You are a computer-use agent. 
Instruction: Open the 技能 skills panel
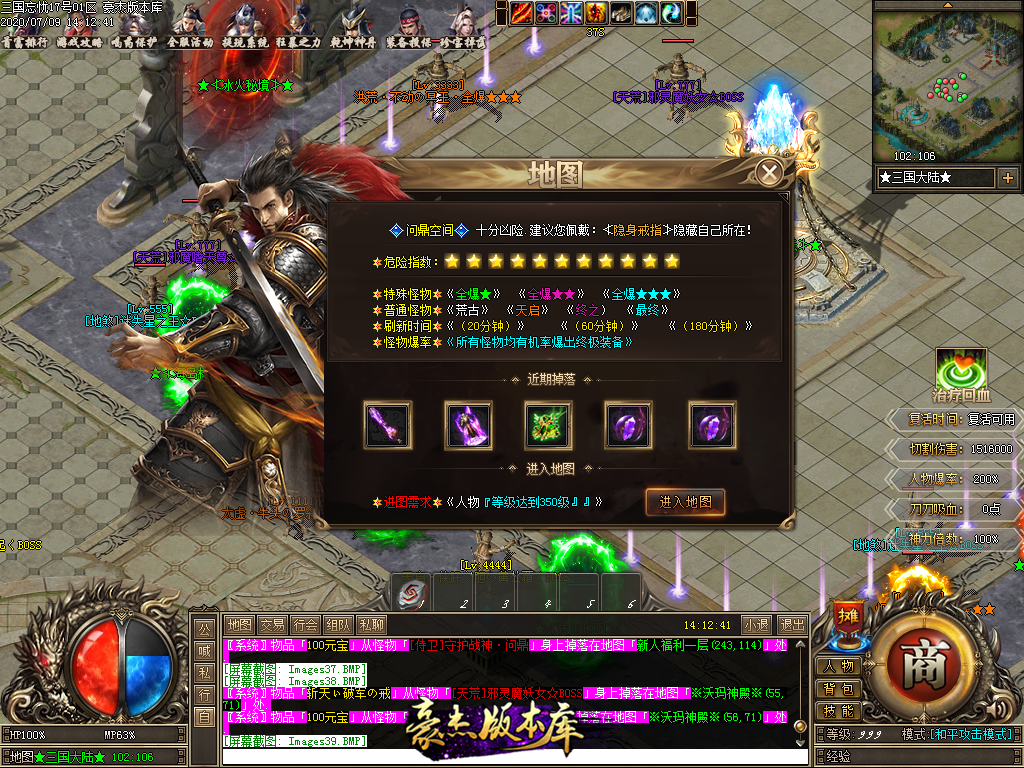point(840,711)
